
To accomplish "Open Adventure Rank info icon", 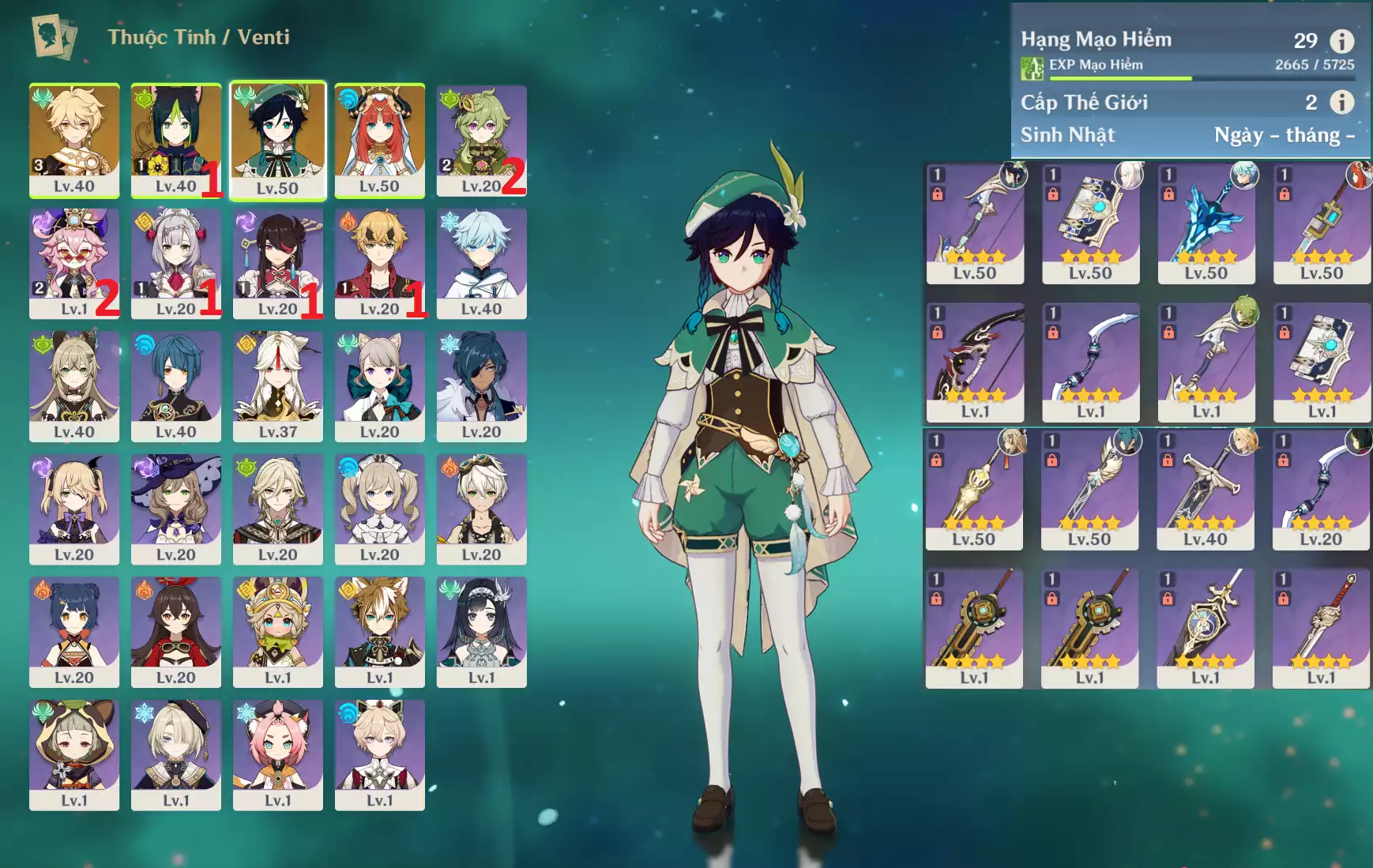I will 1341,40.
